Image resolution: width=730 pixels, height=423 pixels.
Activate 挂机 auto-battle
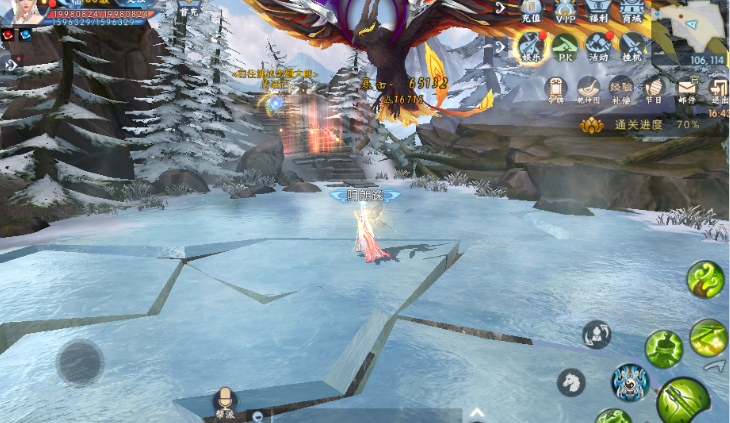(x=632, y=45)
